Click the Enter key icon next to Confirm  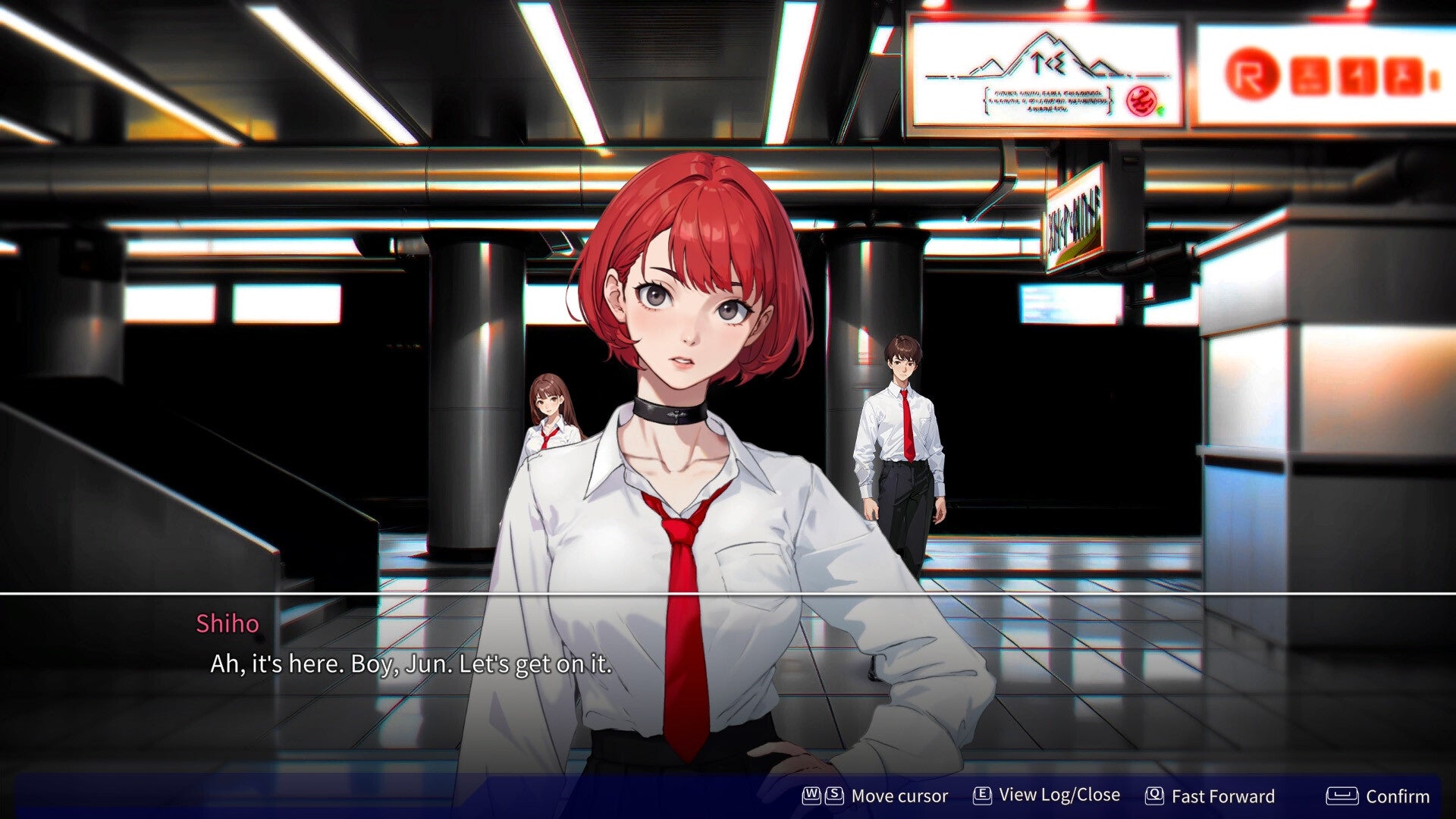(x=1342, y=796)
